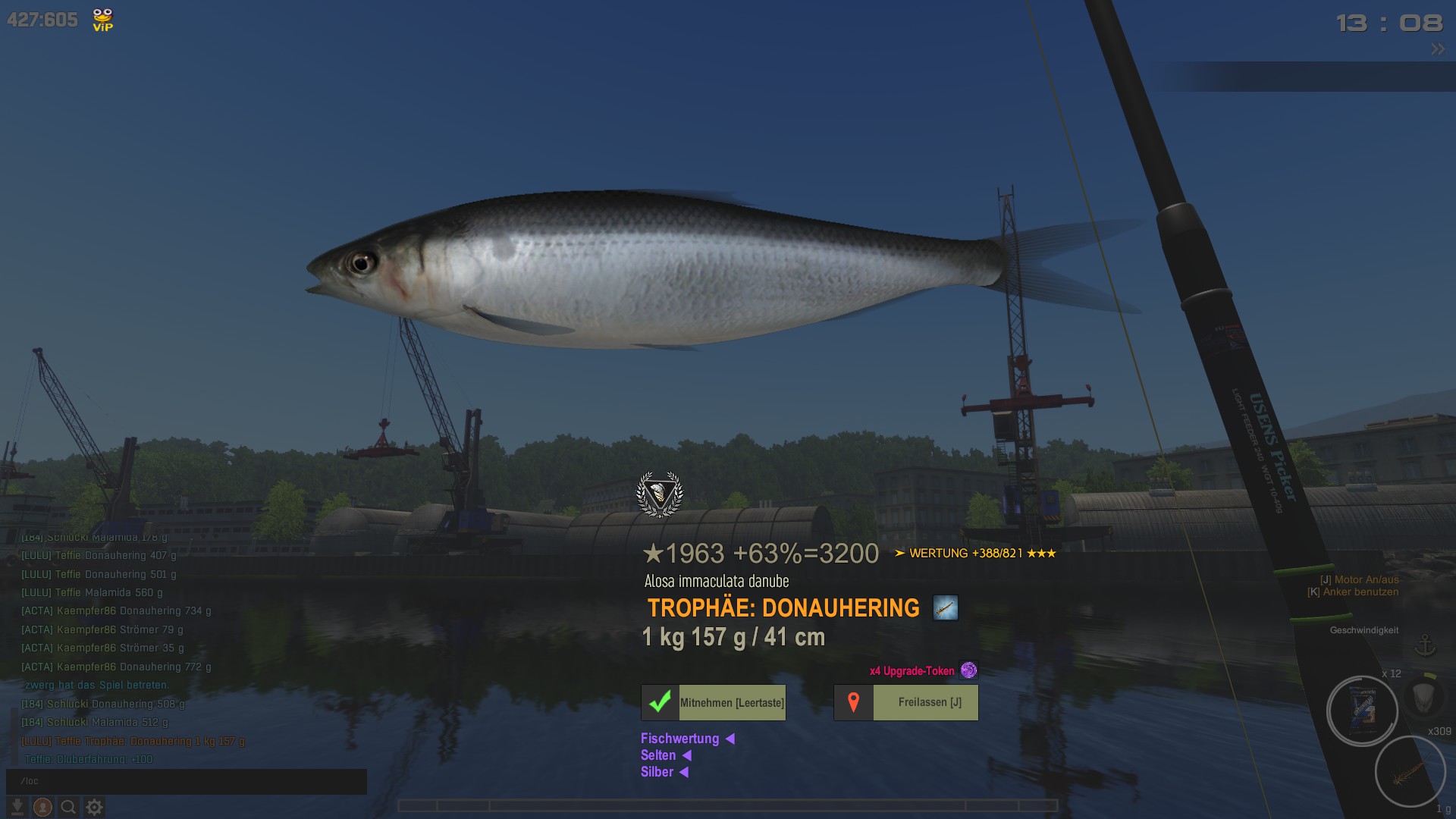This screenshot has width=1456, height=819.
Task: Click the chat input field
Action: coord(187,781)
